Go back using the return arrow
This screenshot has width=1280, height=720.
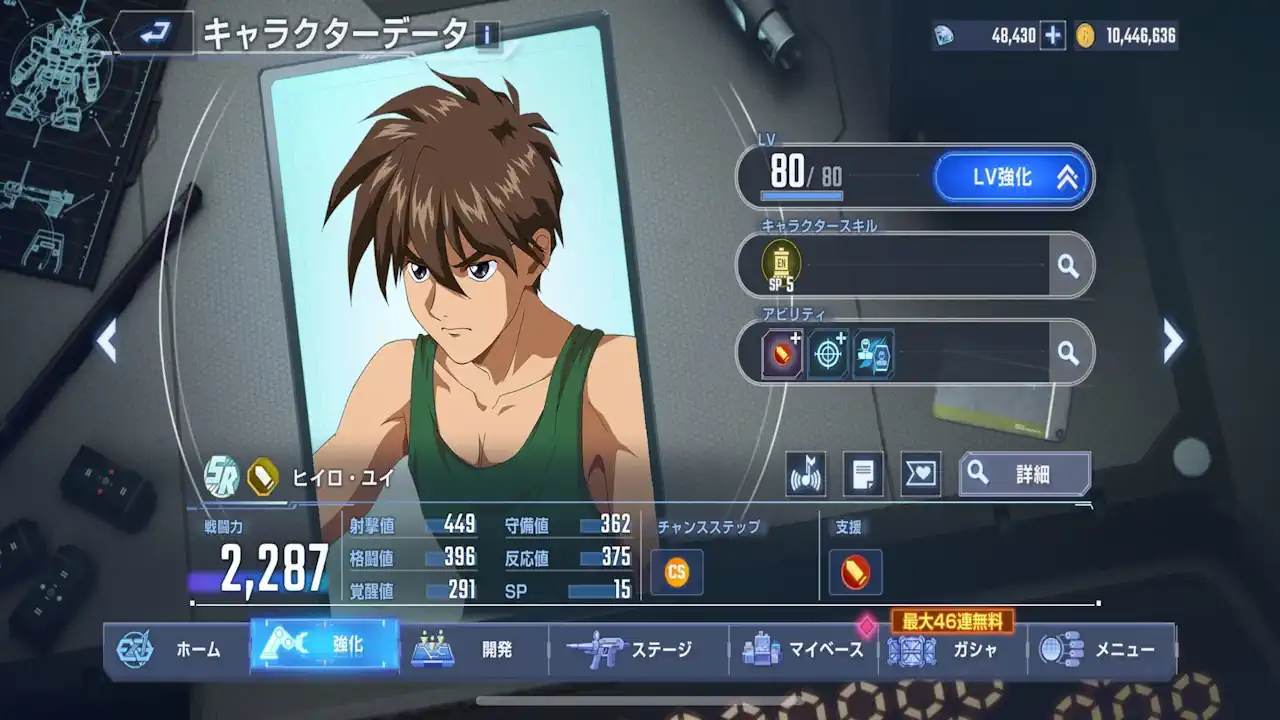click(154, 36)
